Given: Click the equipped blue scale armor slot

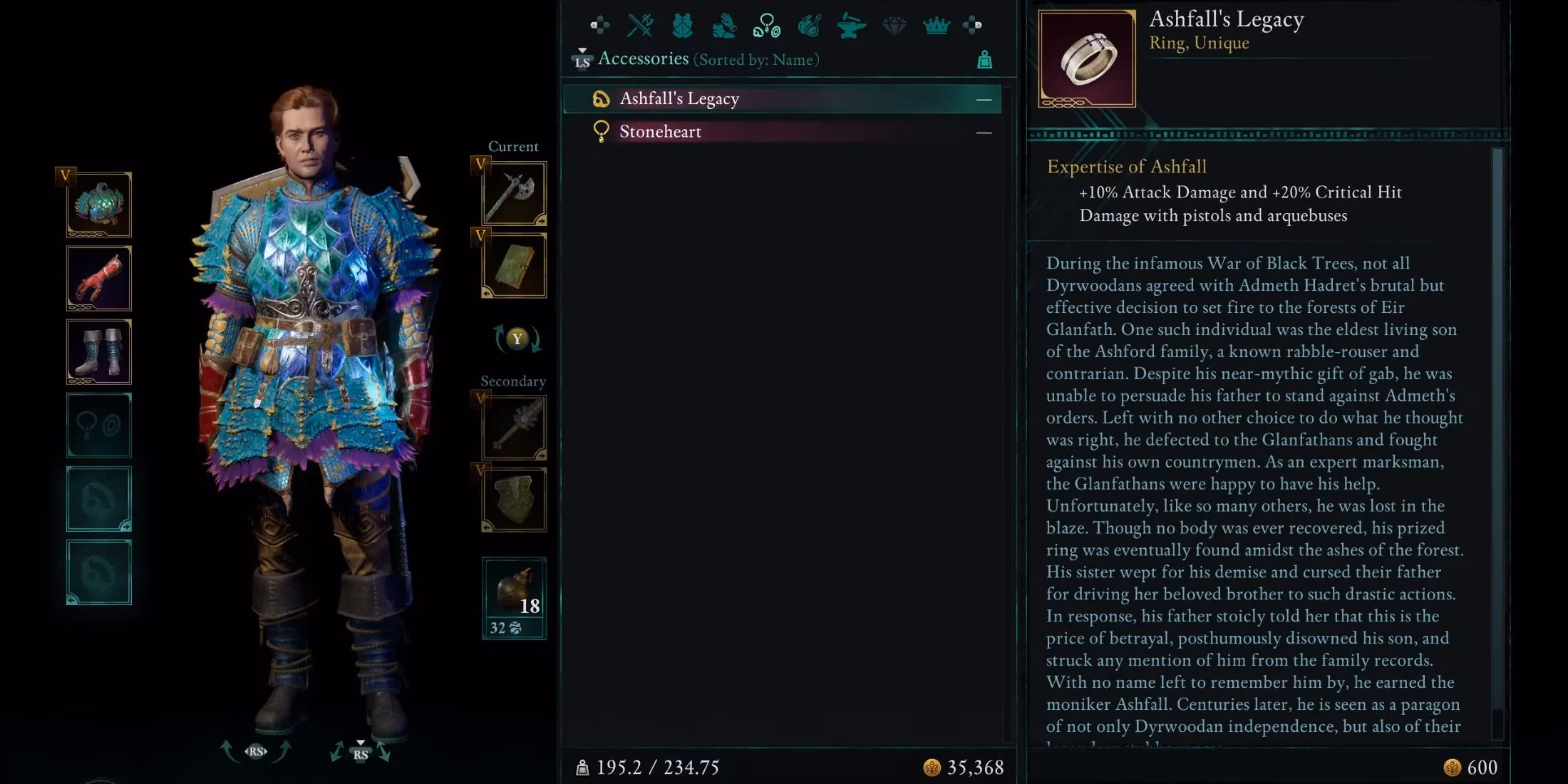Looking at the screenshot, I should tap(99, 205).
